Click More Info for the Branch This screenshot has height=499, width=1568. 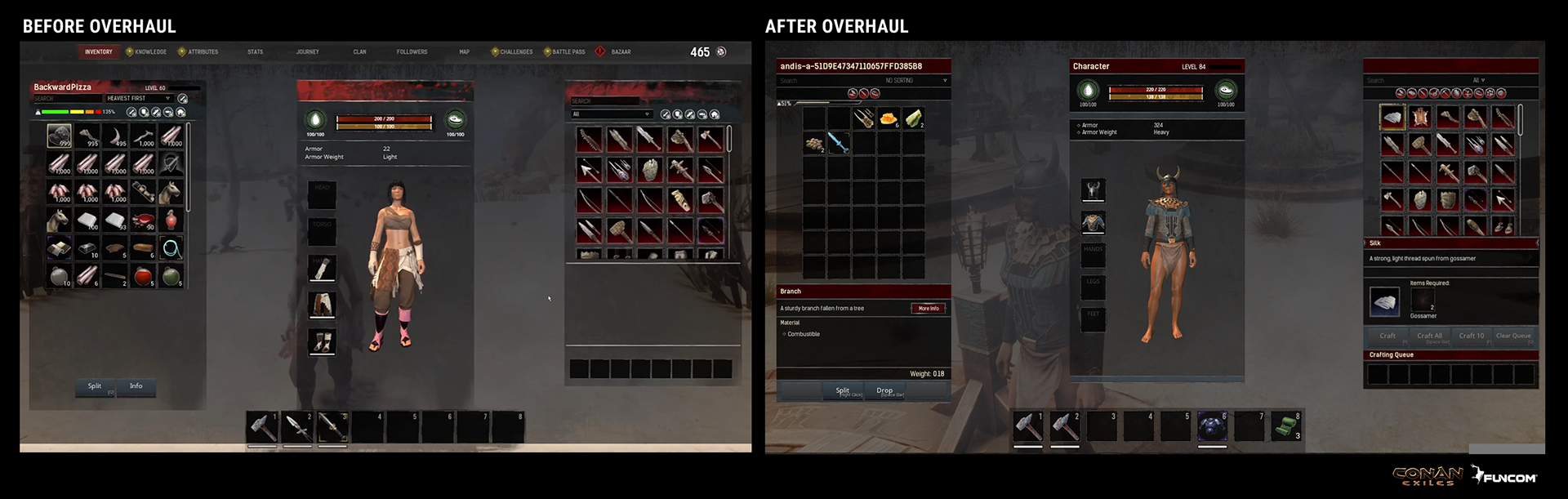pos(929,309)
